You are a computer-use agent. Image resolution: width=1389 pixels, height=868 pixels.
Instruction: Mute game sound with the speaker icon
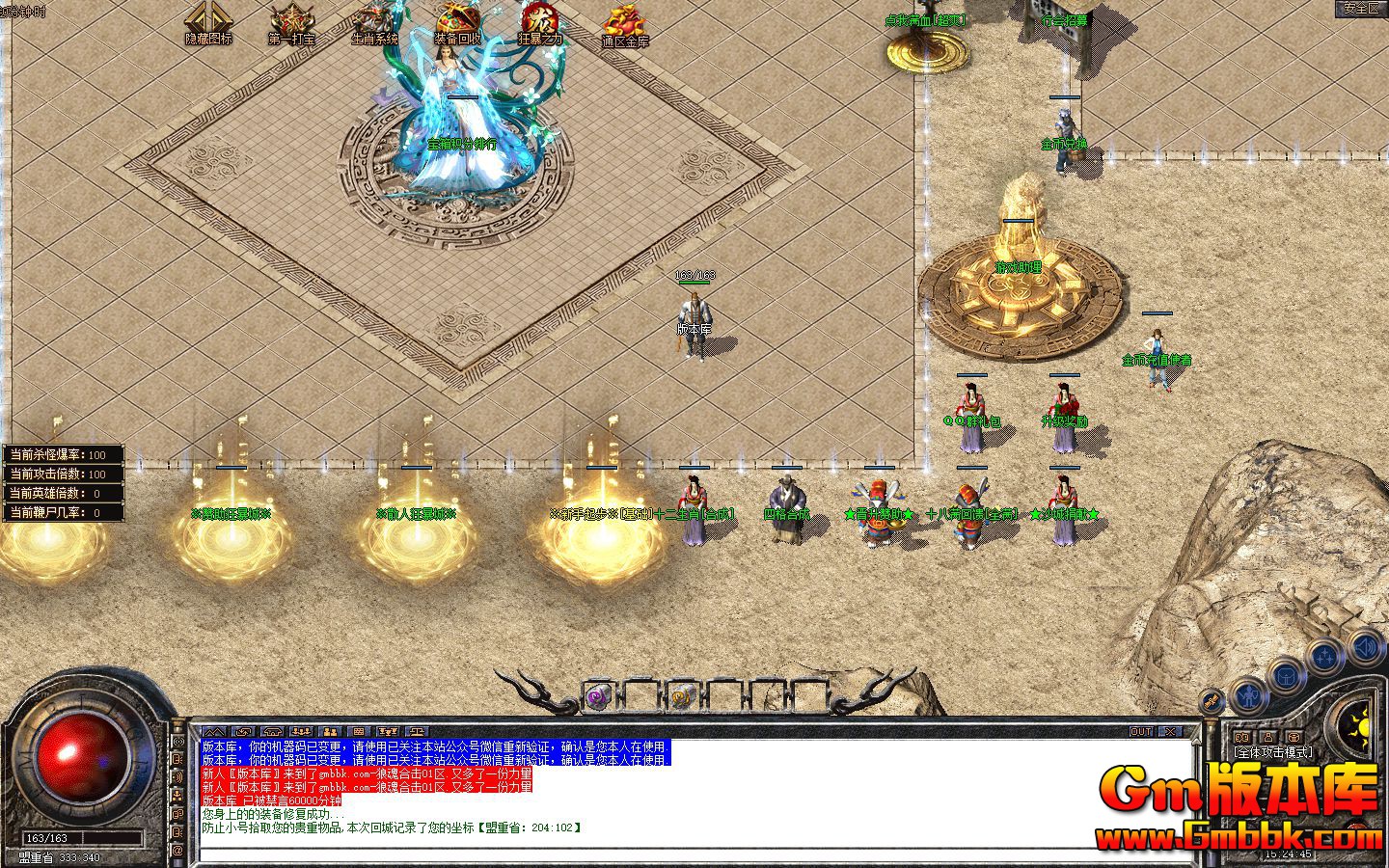pyautogui.click(x=1363, y=647)
